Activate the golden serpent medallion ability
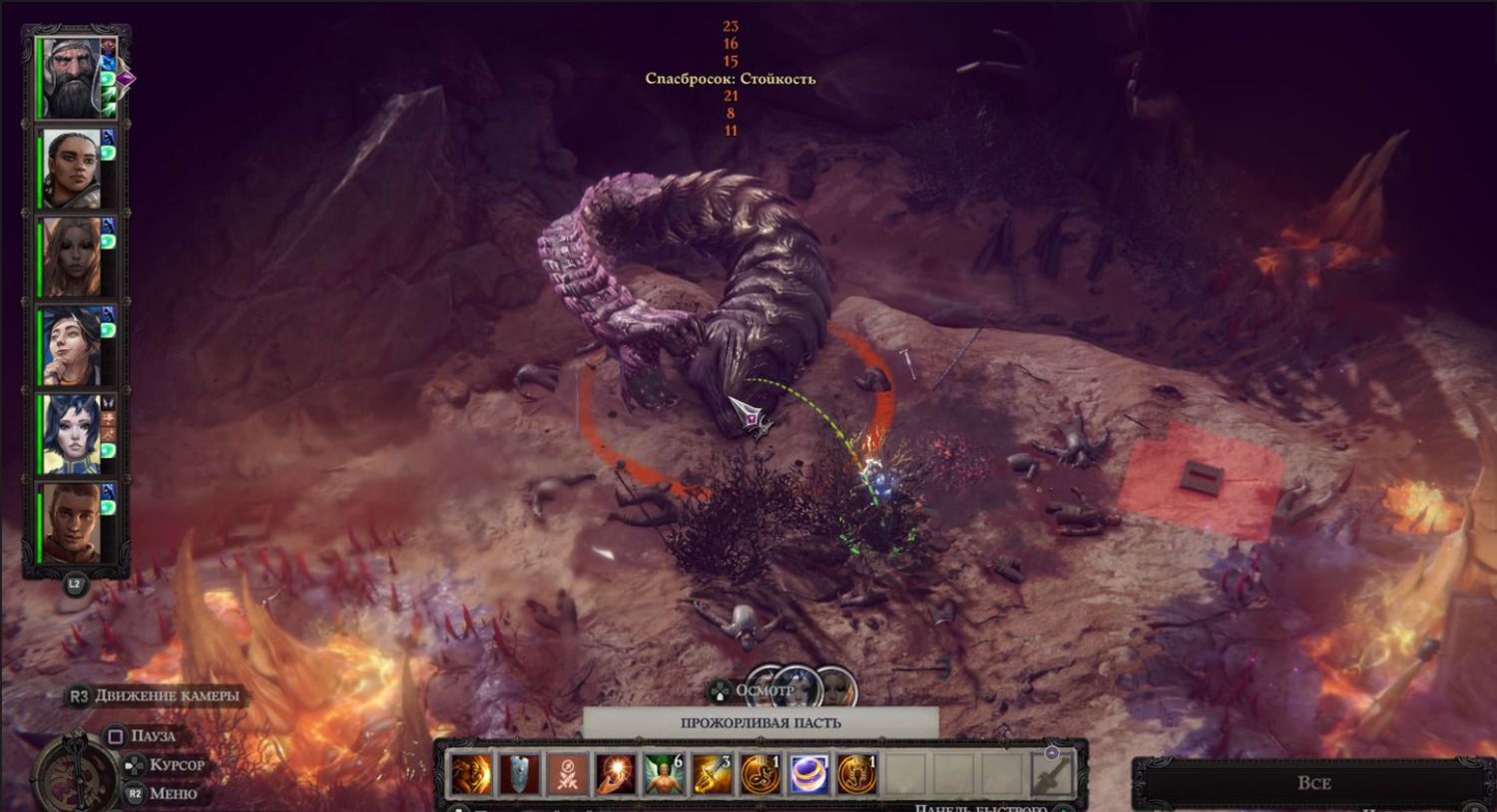Viewport: 1497px width, 812px height. pos(759,775)
